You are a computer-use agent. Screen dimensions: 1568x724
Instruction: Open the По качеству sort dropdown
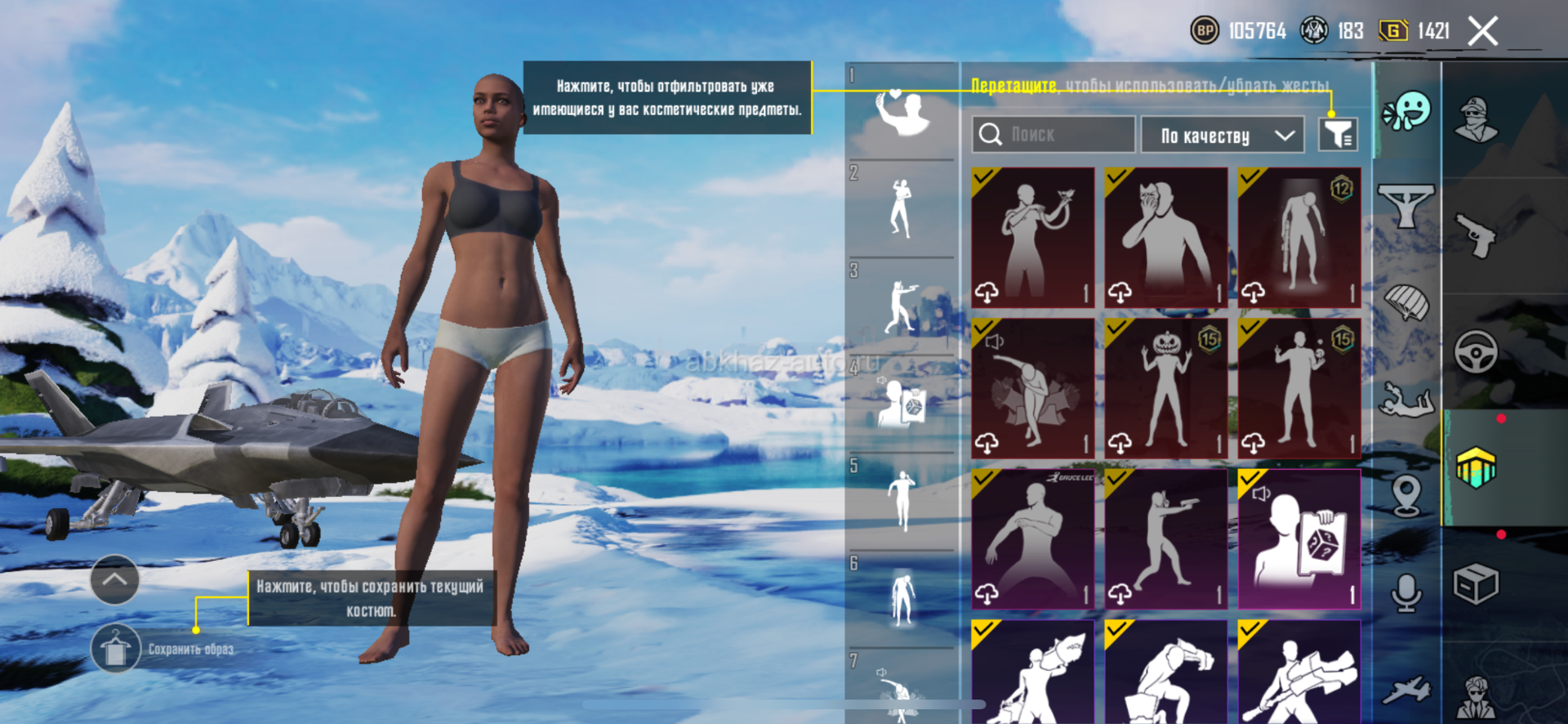click(x=1227, y=135)
